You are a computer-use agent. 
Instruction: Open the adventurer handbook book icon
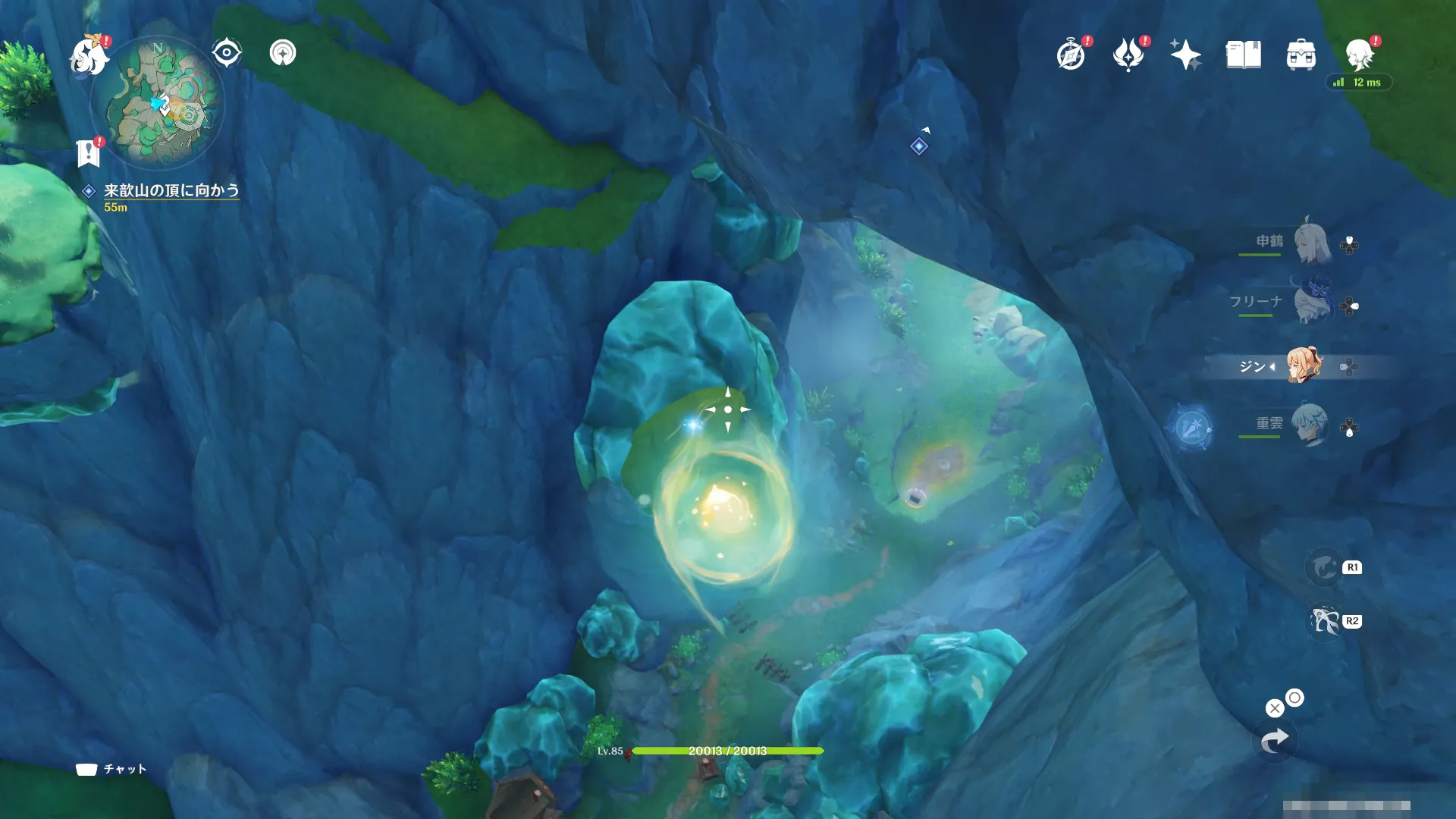coord(1243,55)
